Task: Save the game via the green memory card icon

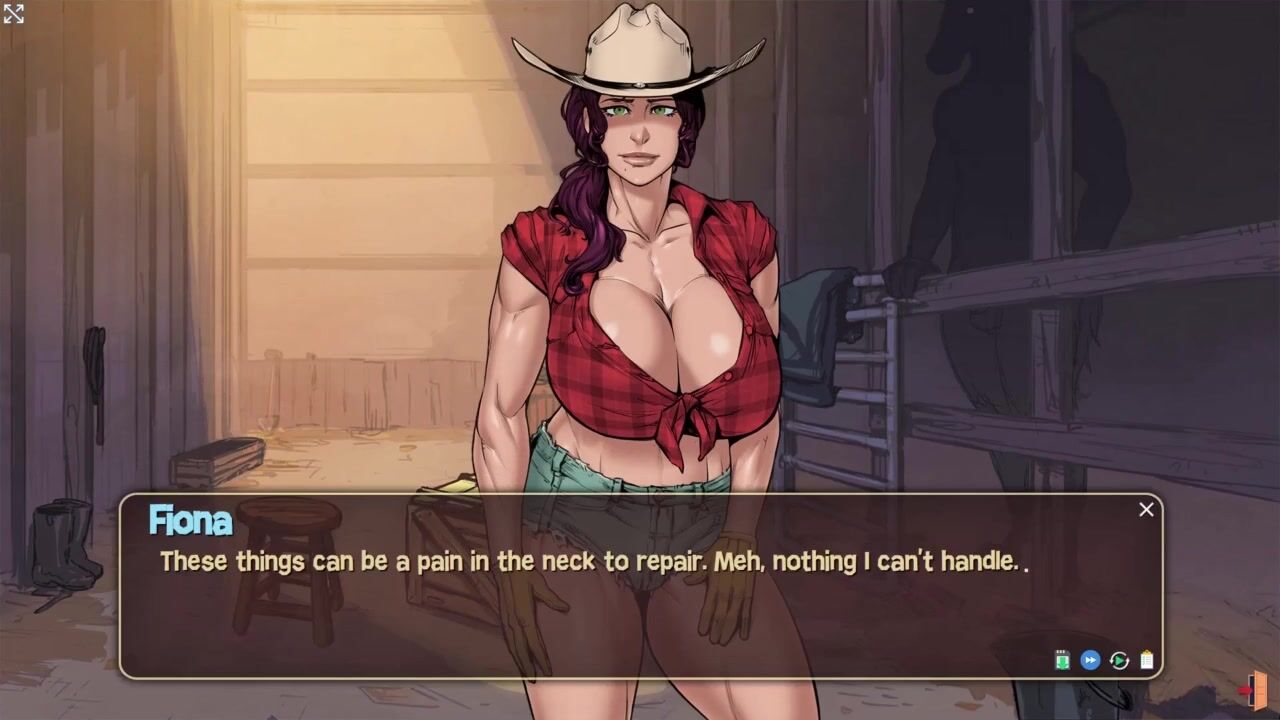Action: tap(1062, 660)
